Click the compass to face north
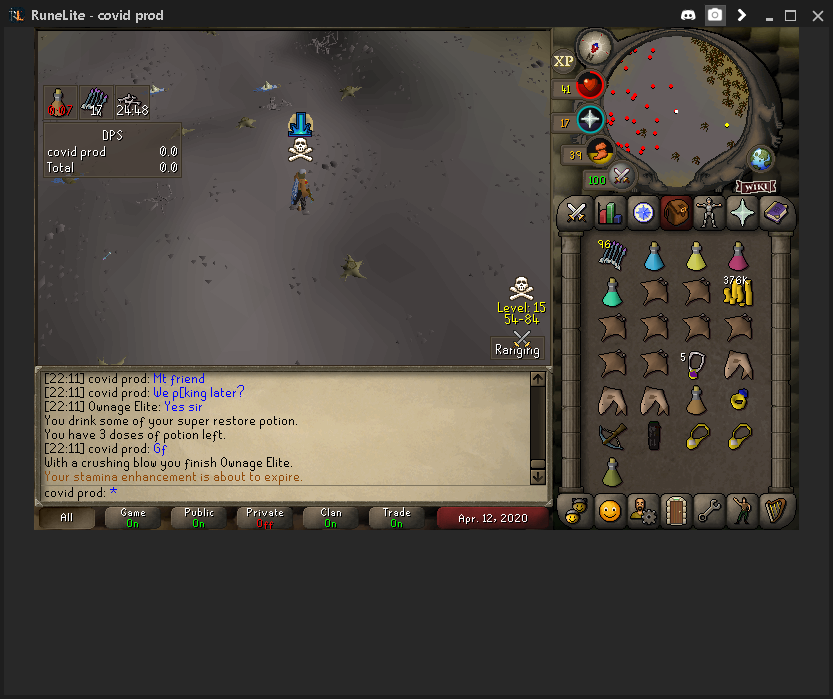 tap(594, 45)
